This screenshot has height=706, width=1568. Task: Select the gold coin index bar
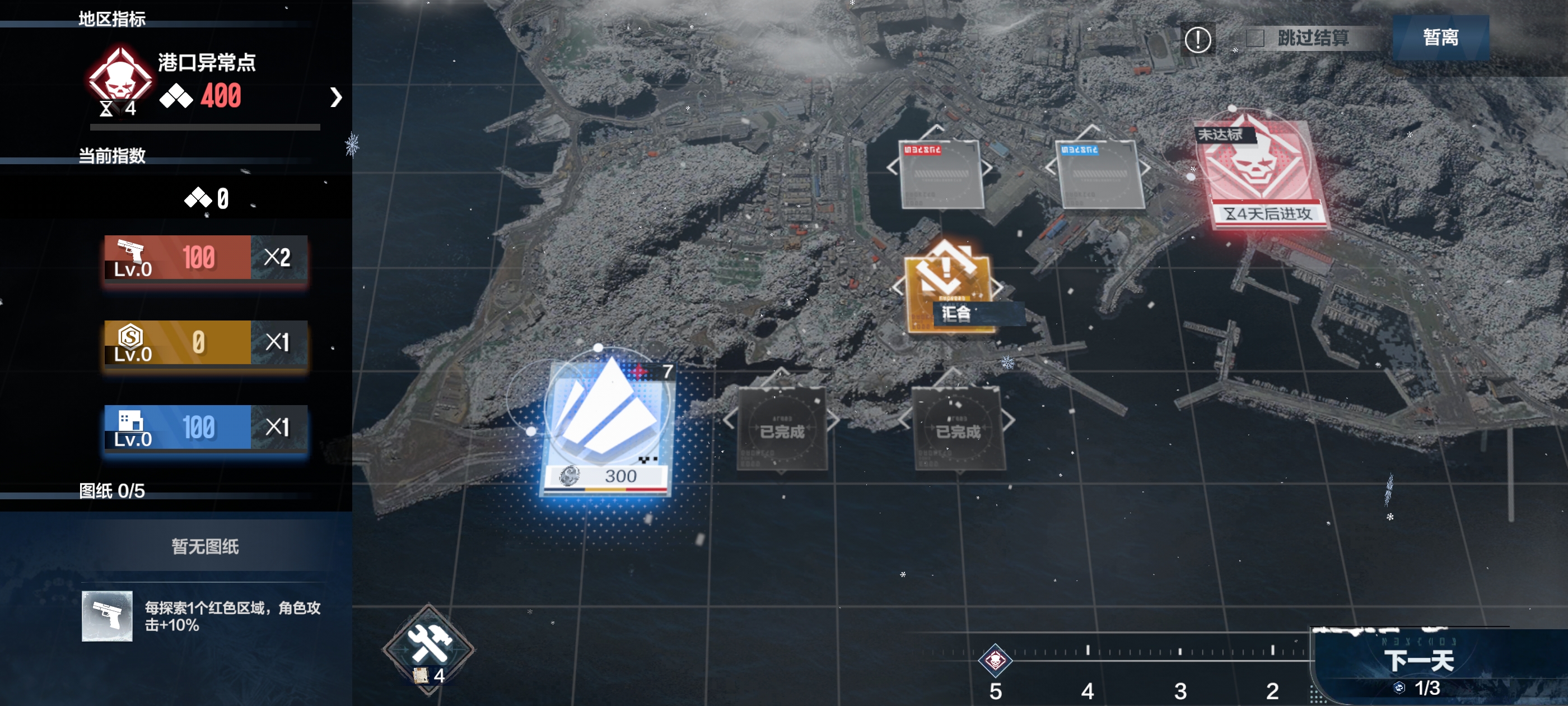(205, 342)
